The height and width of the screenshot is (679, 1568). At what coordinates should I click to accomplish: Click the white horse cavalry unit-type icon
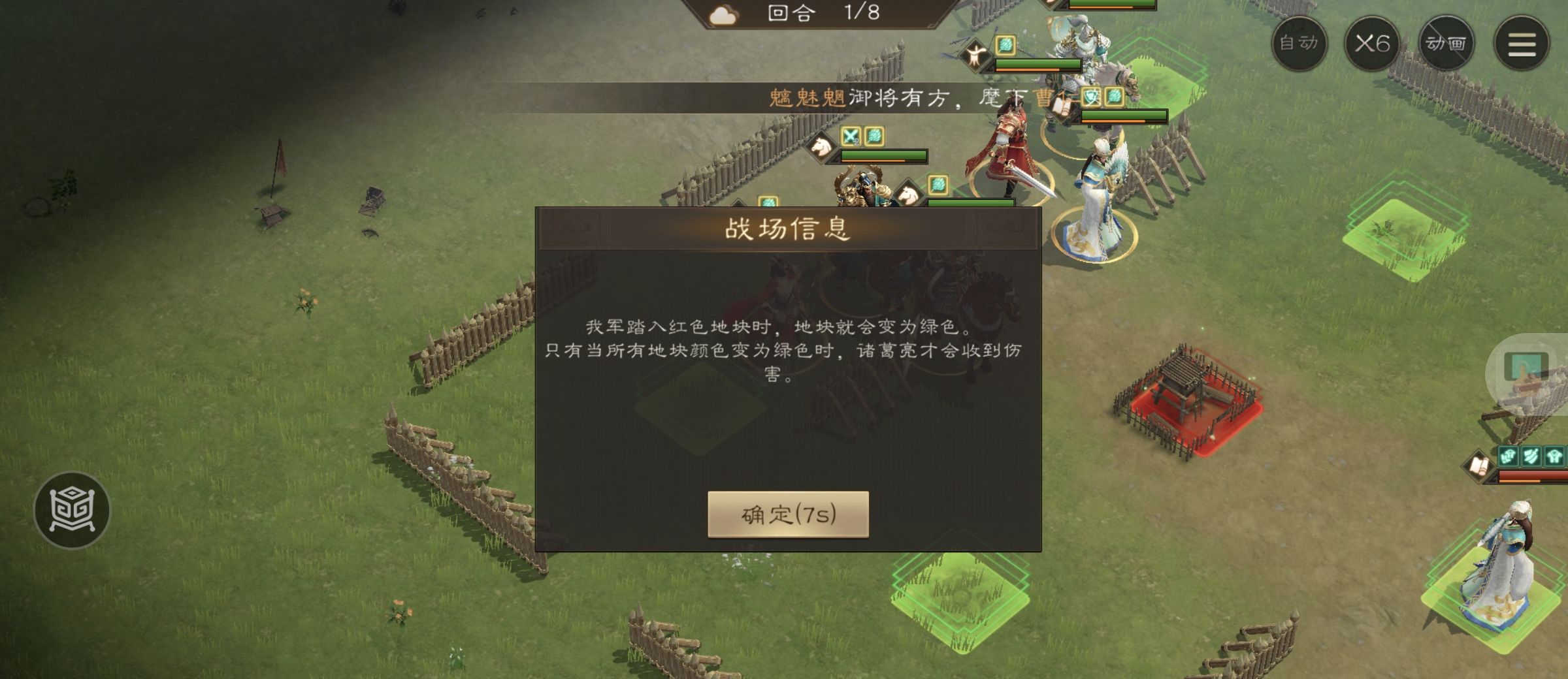tap(820, 145)
